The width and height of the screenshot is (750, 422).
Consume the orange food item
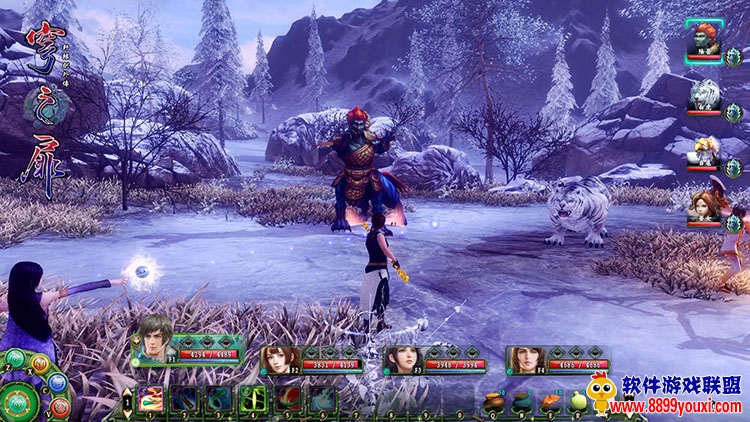point(548,402)
